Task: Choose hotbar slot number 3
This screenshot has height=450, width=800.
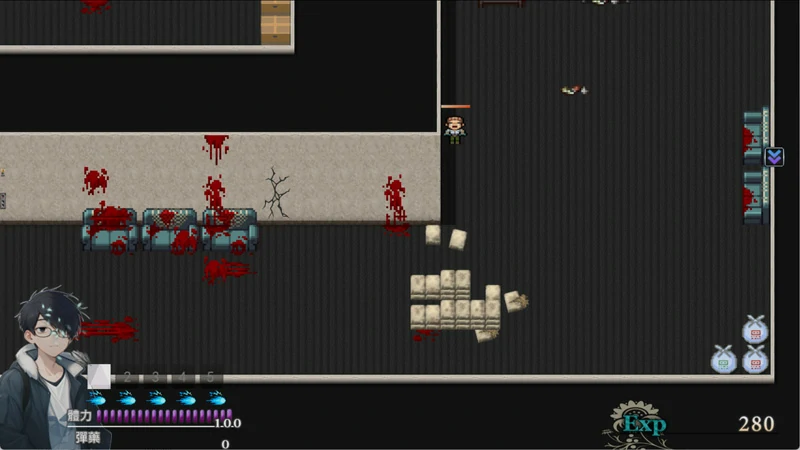Action: (x=155, y=377)
